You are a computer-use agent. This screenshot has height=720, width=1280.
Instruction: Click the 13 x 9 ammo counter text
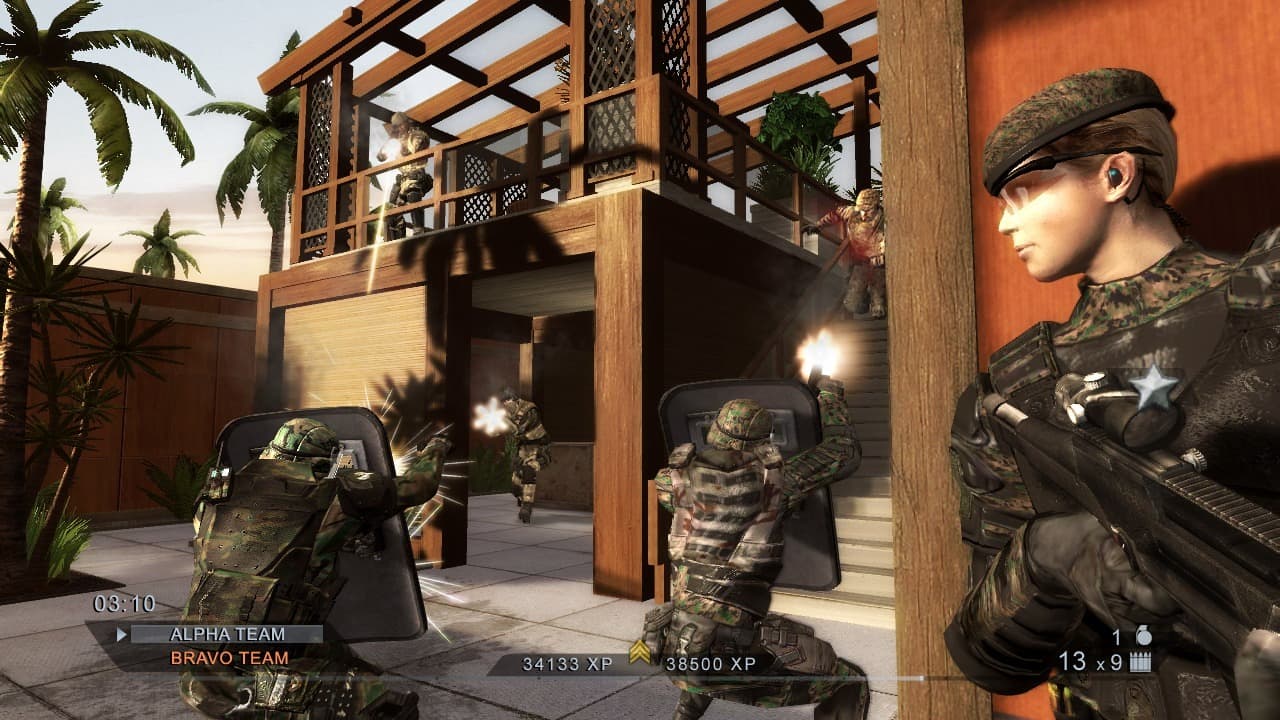1090,659
